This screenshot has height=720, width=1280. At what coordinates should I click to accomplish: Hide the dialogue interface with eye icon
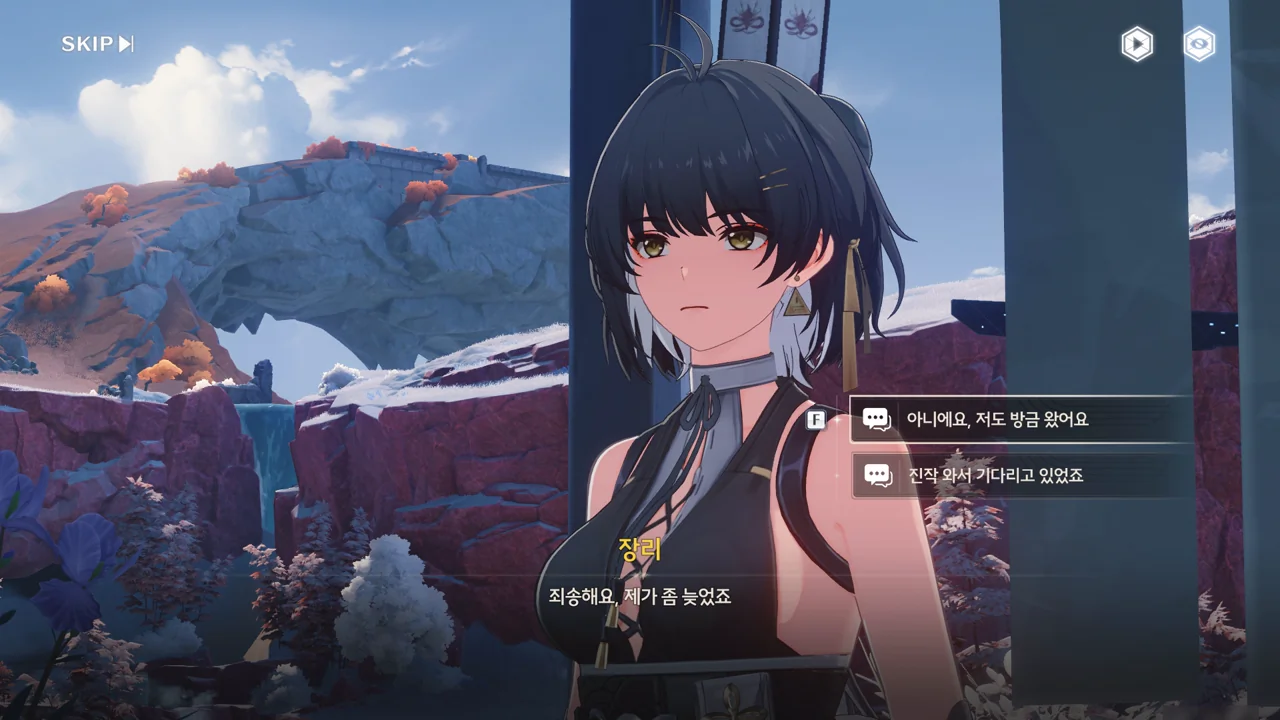coord(1199,44)
